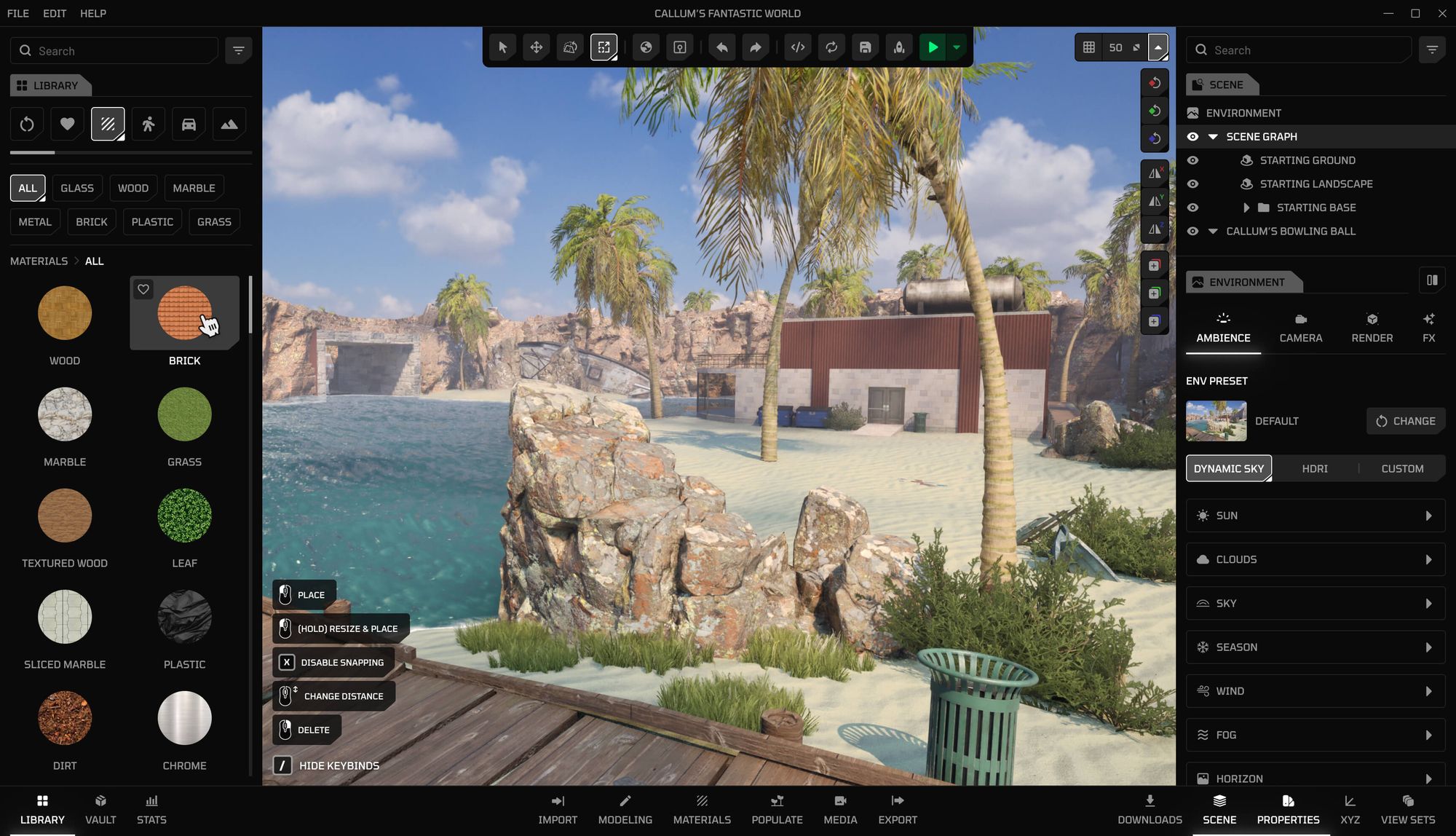Select the Chrome material swatch
The height and width of the screenshot is (836, 1456).
184,718
